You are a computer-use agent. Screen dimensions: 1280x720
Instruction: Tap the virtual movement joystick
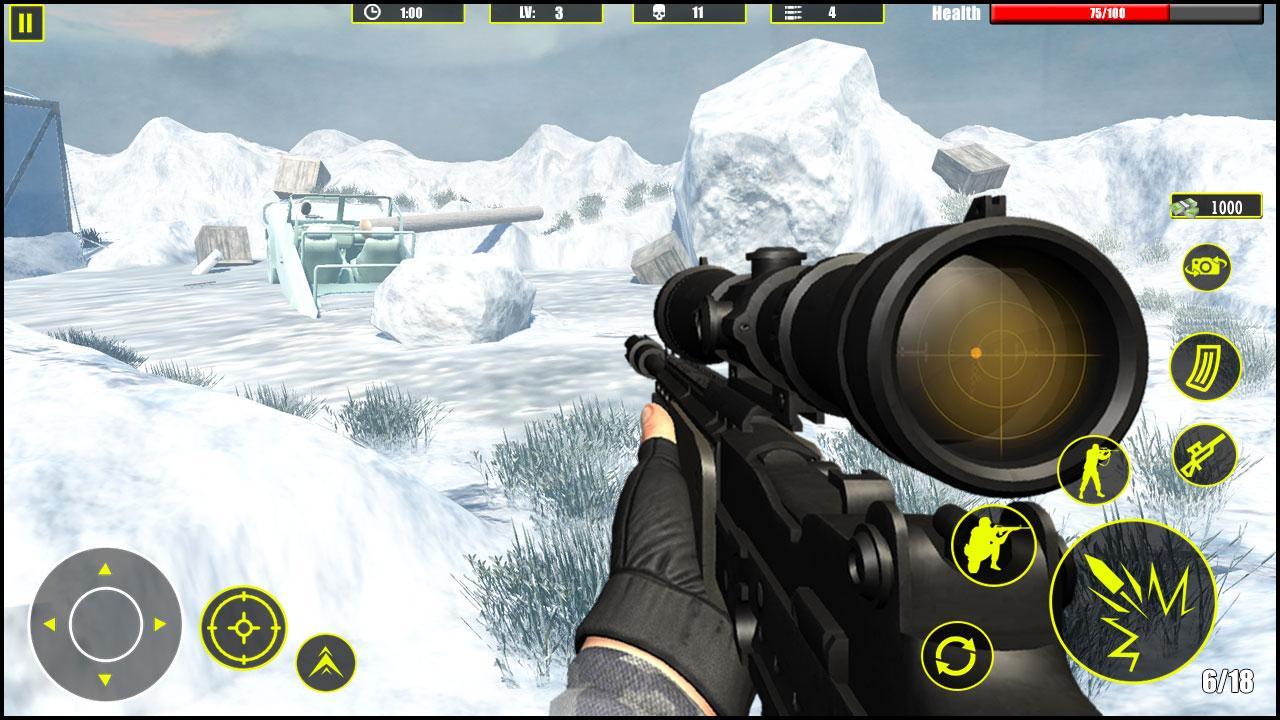(x=105, y=624)
